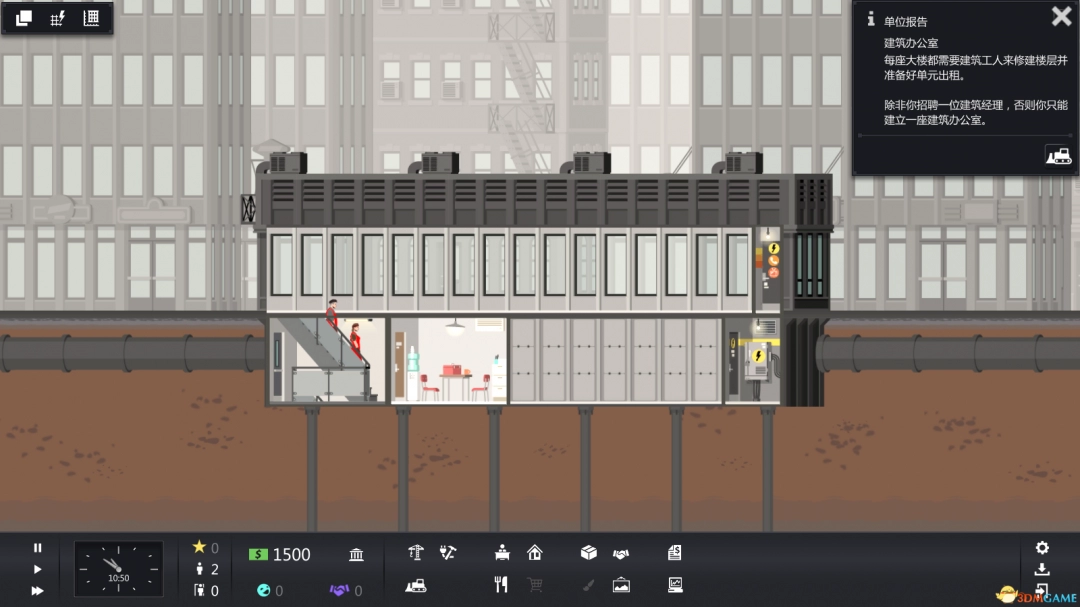This screenshot has height=607, width=1080.
Task: Click the bulldozer icon in the report panel
Action: 1058,155
